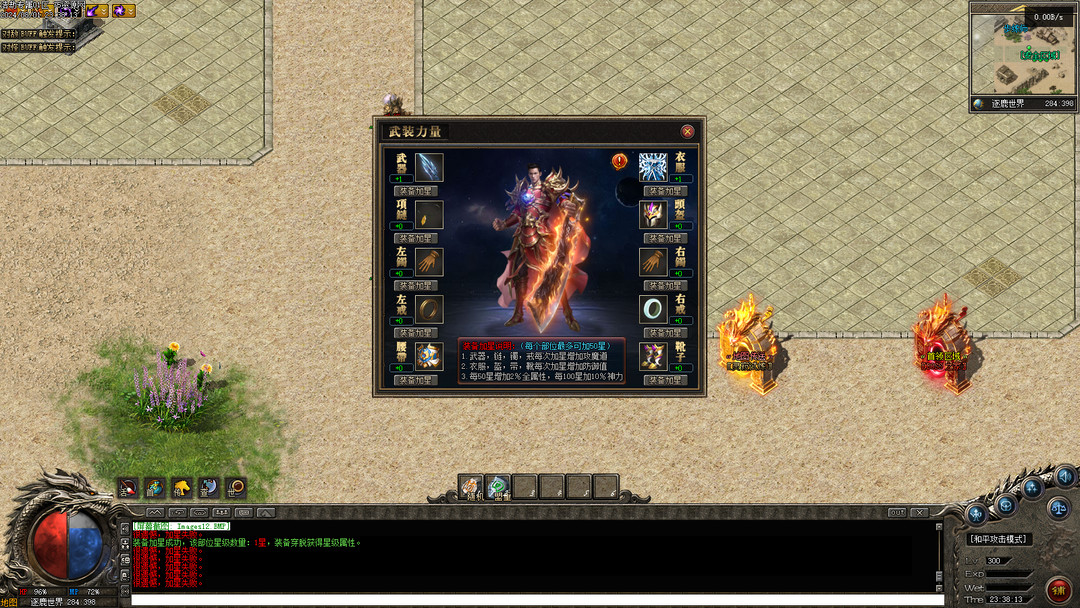The width and height of the screenshot is (1080, 608).
Task: Click the chat text input field
Action: [x=536, y=600]
